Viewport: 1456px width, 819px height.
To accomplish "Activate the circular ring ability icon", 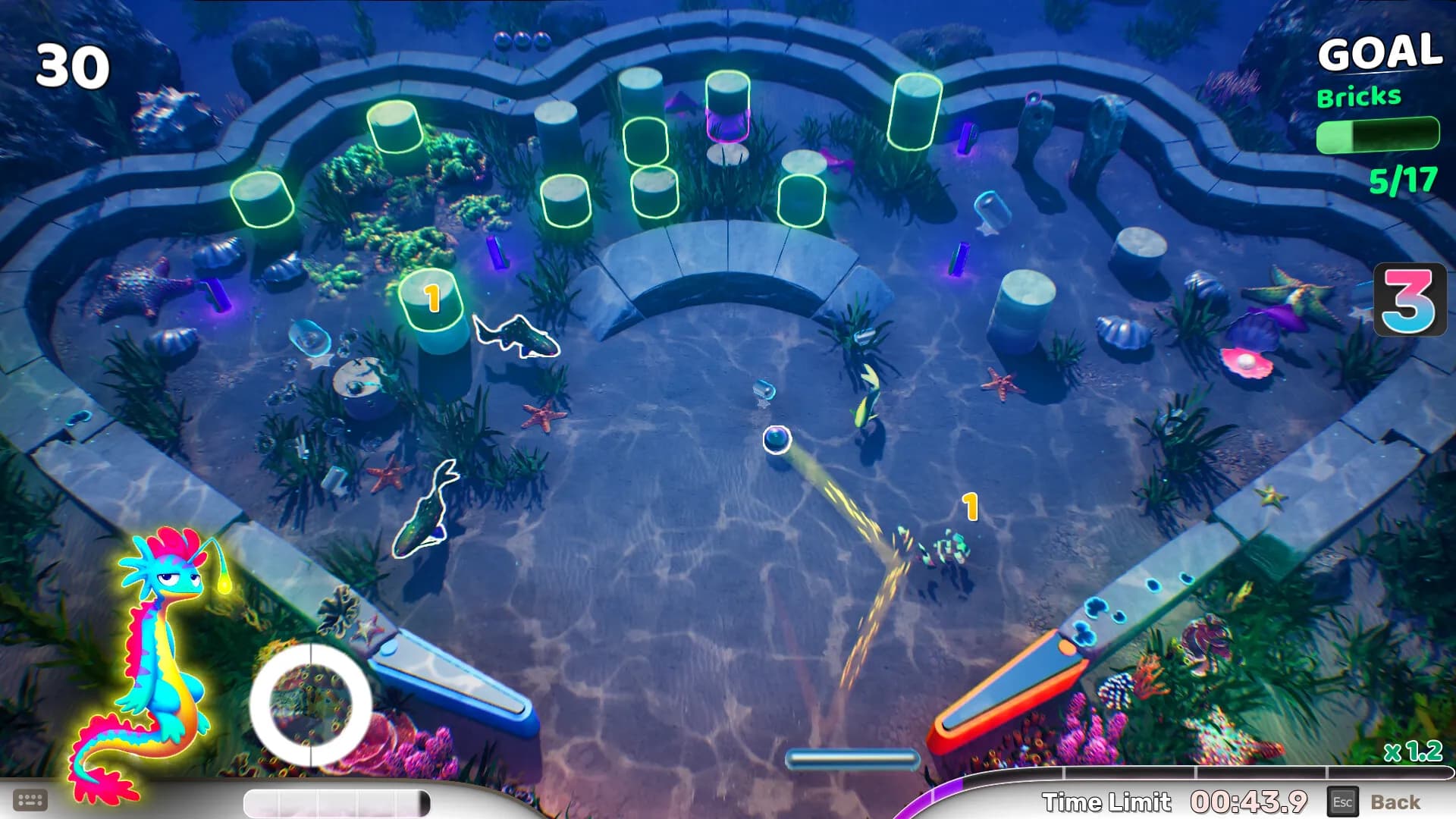I will 311,705.
